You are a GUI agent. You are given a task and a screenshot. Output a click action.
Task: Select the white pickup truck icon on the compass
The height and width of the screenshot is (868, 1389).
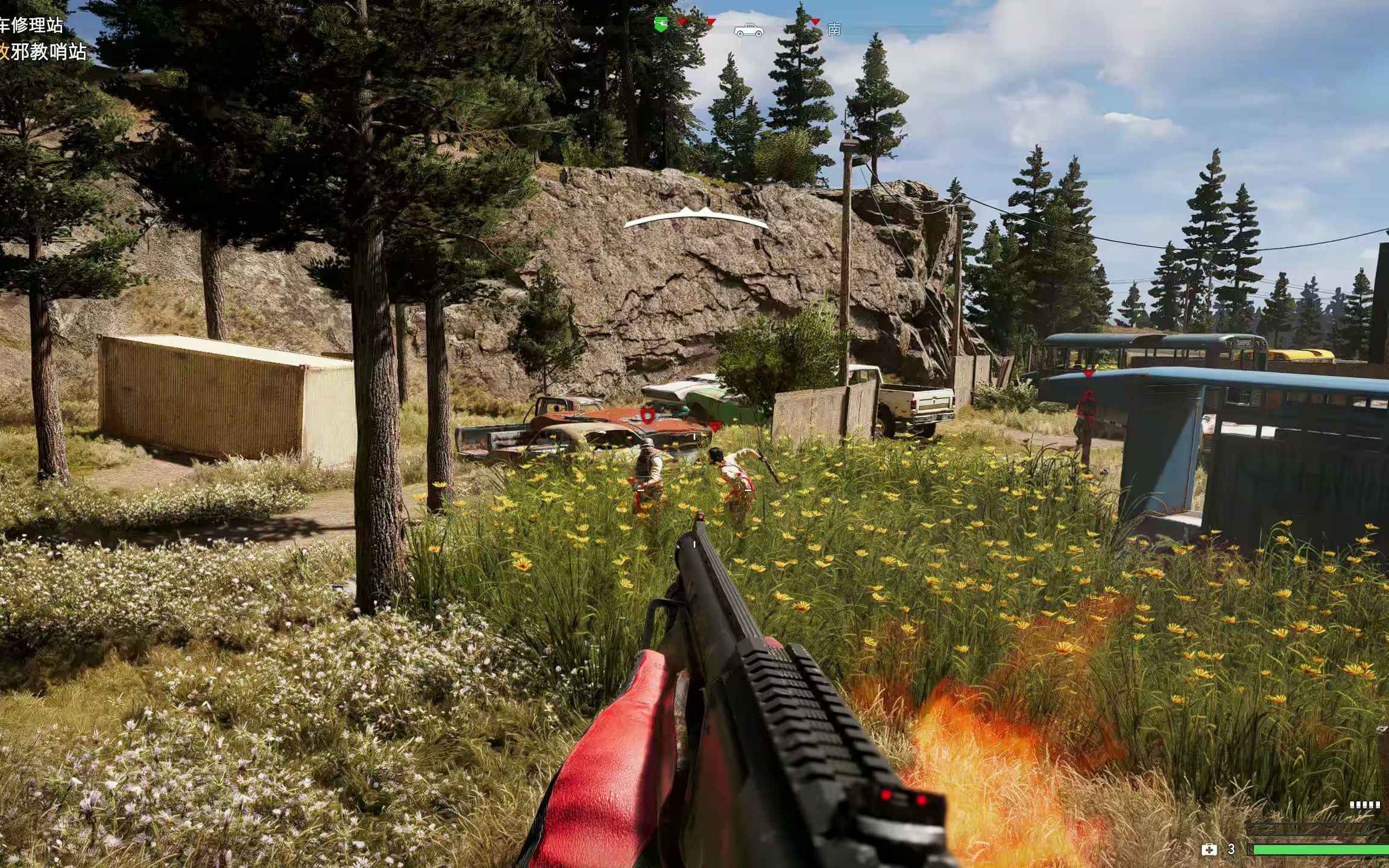[748, 30]
